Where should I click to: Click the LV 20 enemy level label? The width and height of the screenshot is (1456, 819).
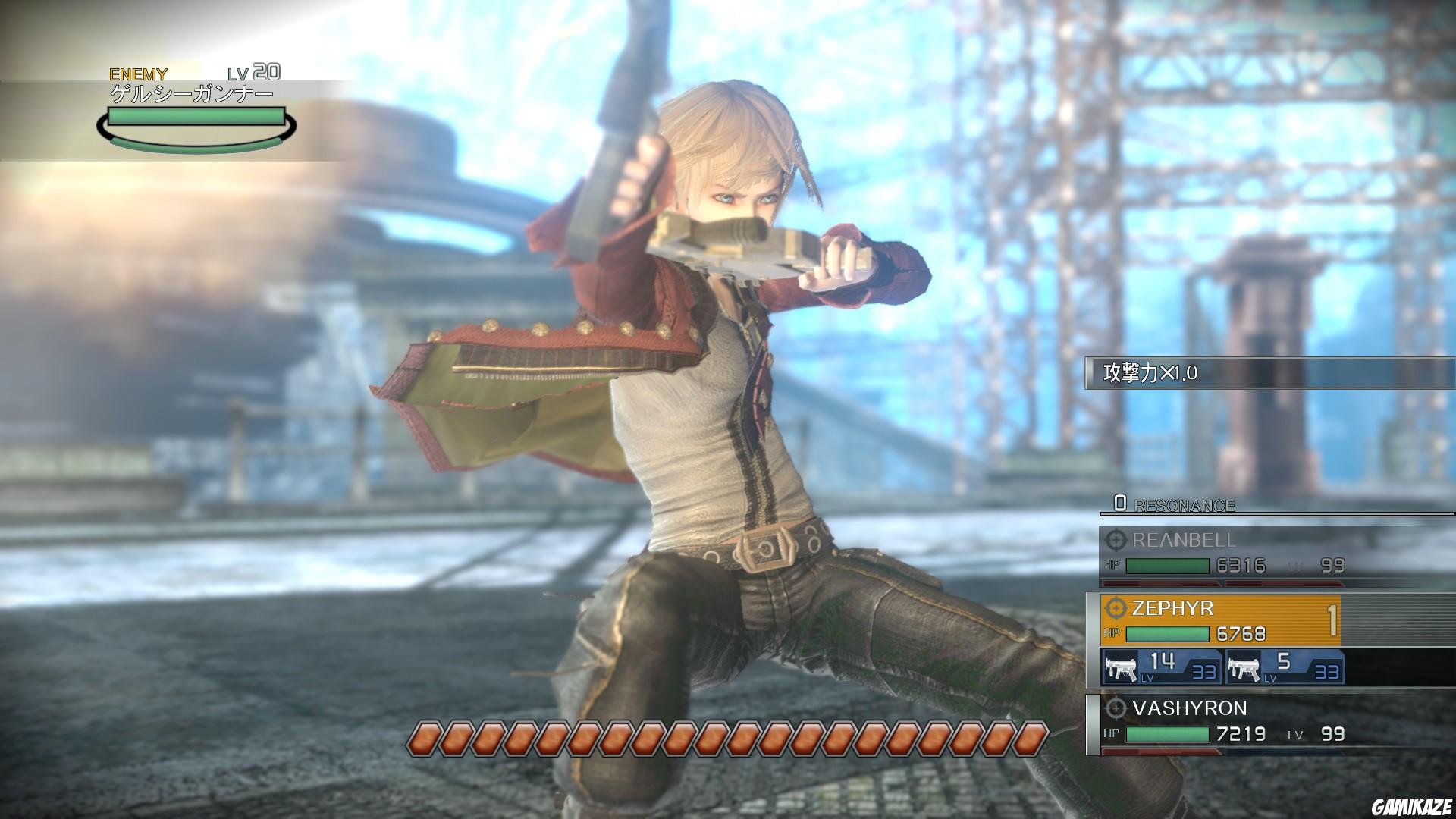click(254, 74)
